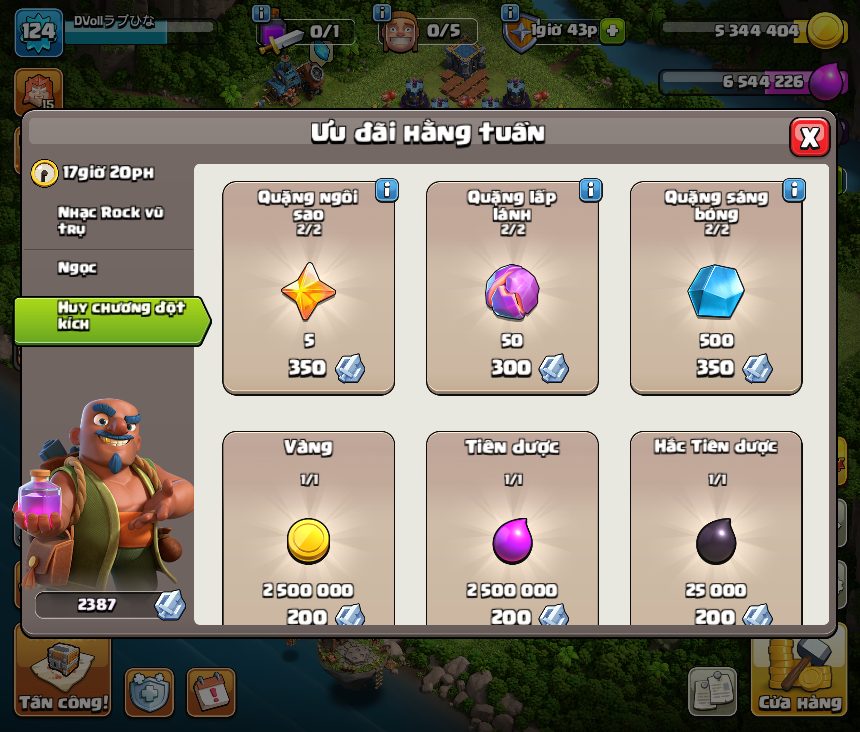The width and height of the screenshot is (860, 732).
Task: Switch to the Nhạc Rock vũ trụ tab
Action: tap(108, 221)
